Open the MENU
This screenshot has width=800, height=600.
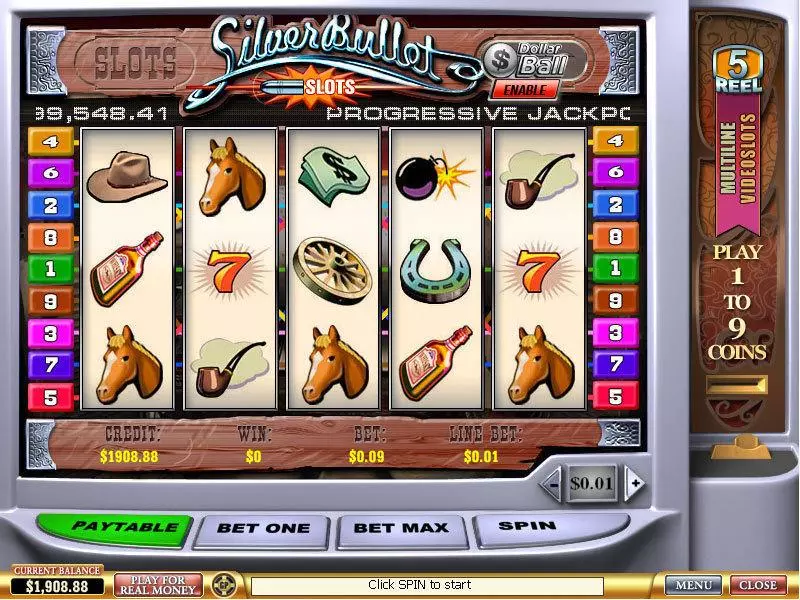coord(693,585)
